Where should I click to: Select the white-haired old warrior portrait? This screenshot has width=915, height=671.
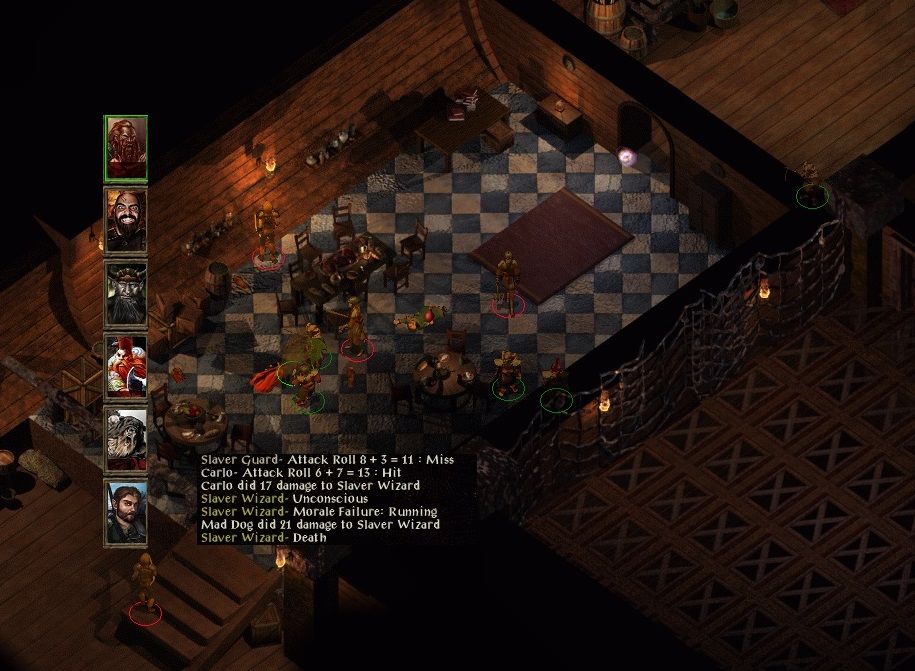[x=126, y=439]
